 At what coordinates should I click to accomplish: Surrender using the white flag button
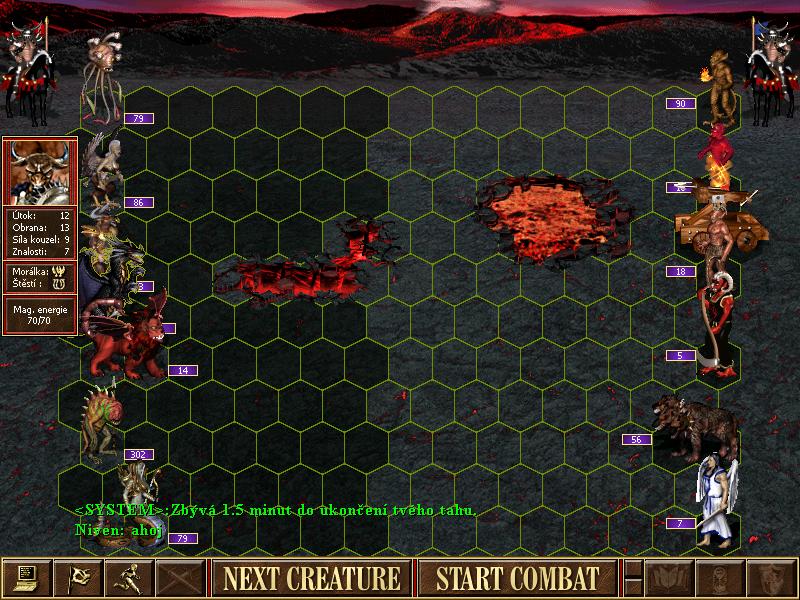click(77, 578)
